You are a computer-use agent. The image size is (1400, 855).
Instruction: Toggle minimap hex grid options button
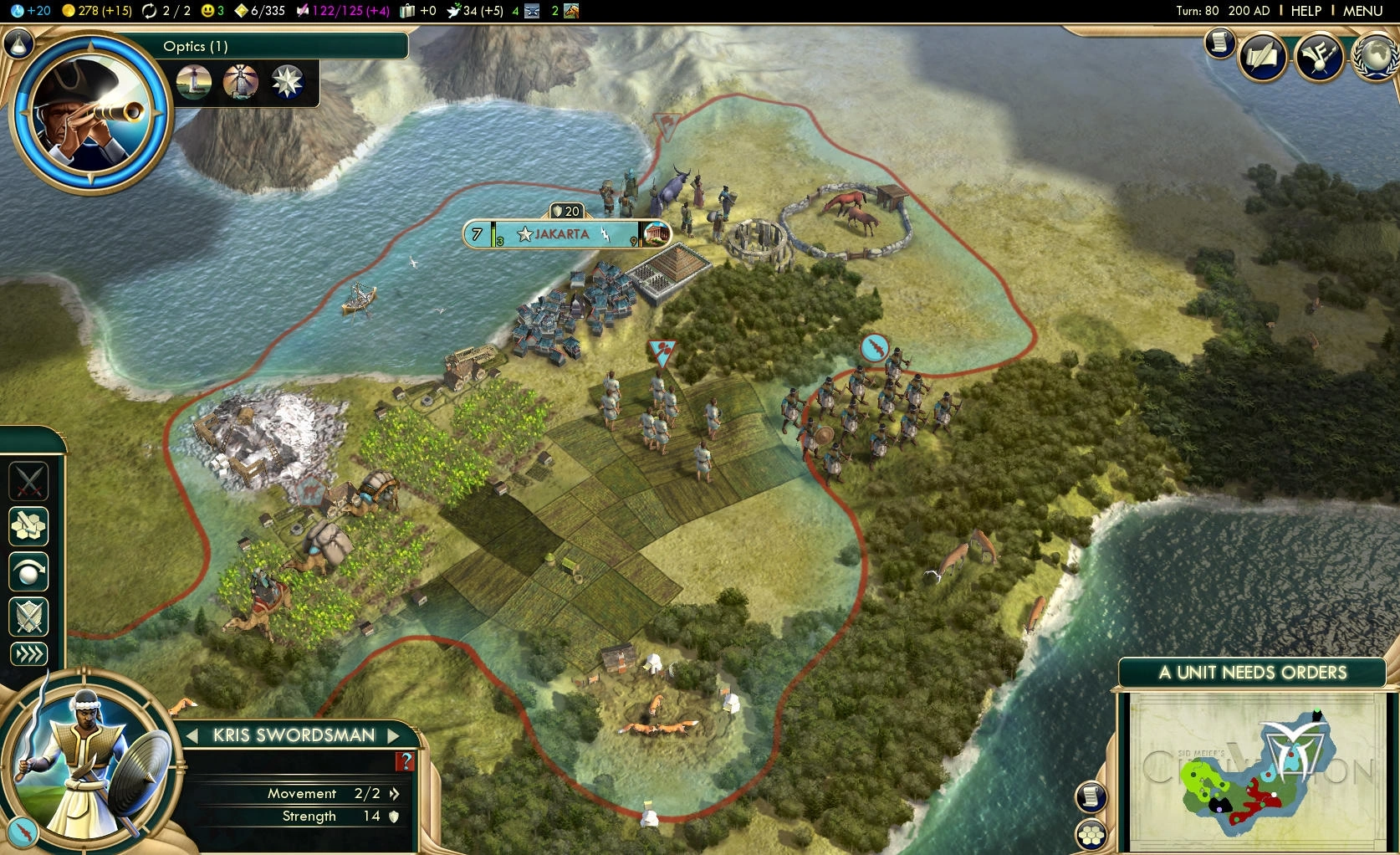point(1091,834)
